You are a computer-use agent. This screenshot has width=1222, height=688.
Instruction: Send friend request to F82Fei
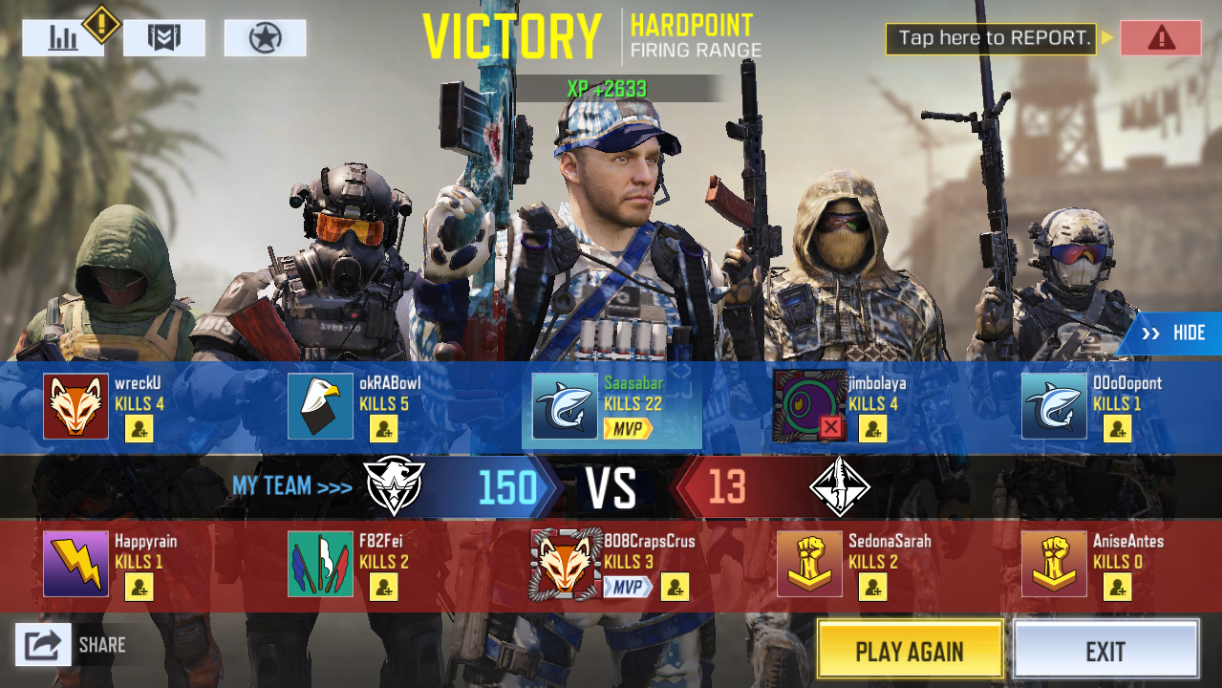pyautogui.click(x=383, y=587)
